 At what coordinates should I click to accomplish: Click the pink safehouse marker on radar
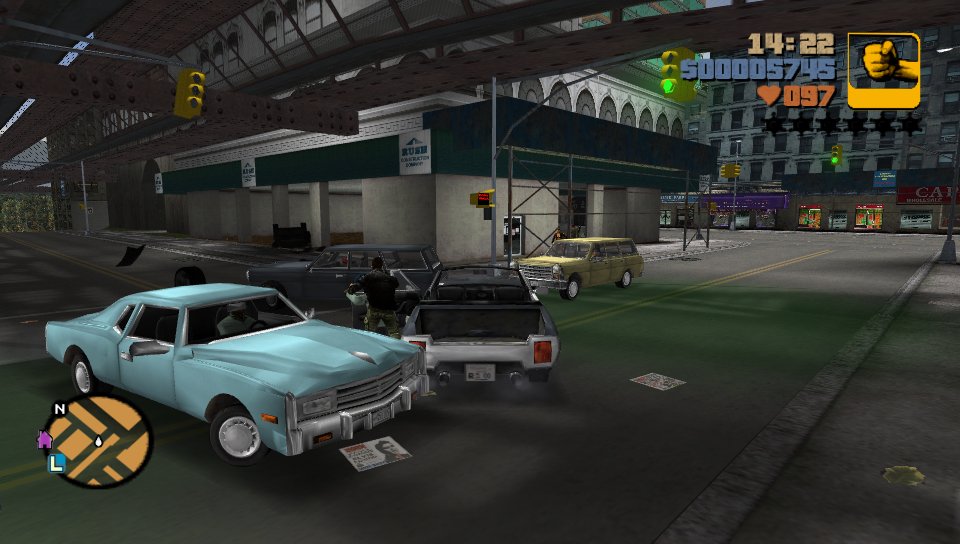45,438
